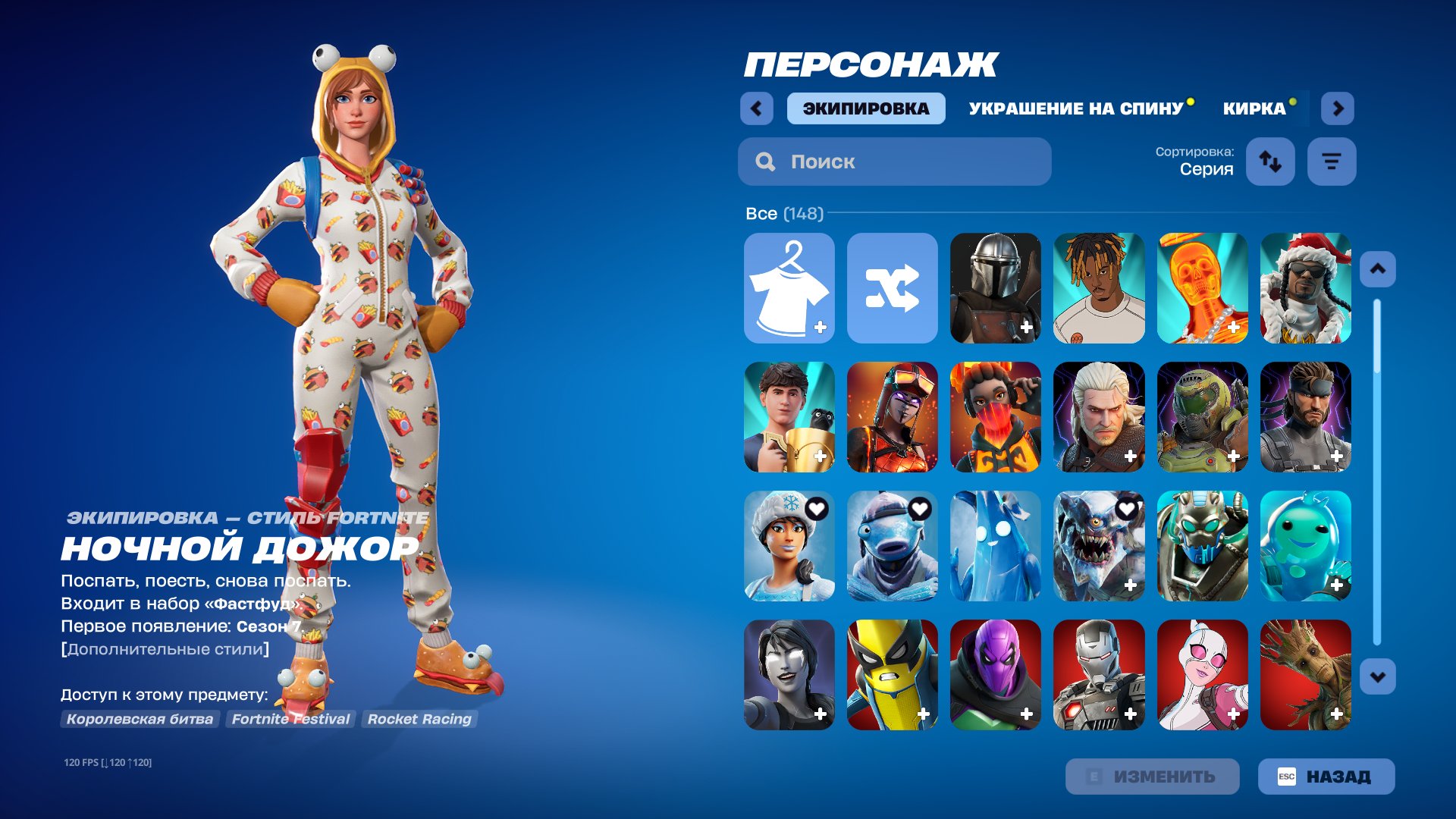
Task: Click the right arrow to next category
Action: pyautogui.click(x=1338, y=108)
